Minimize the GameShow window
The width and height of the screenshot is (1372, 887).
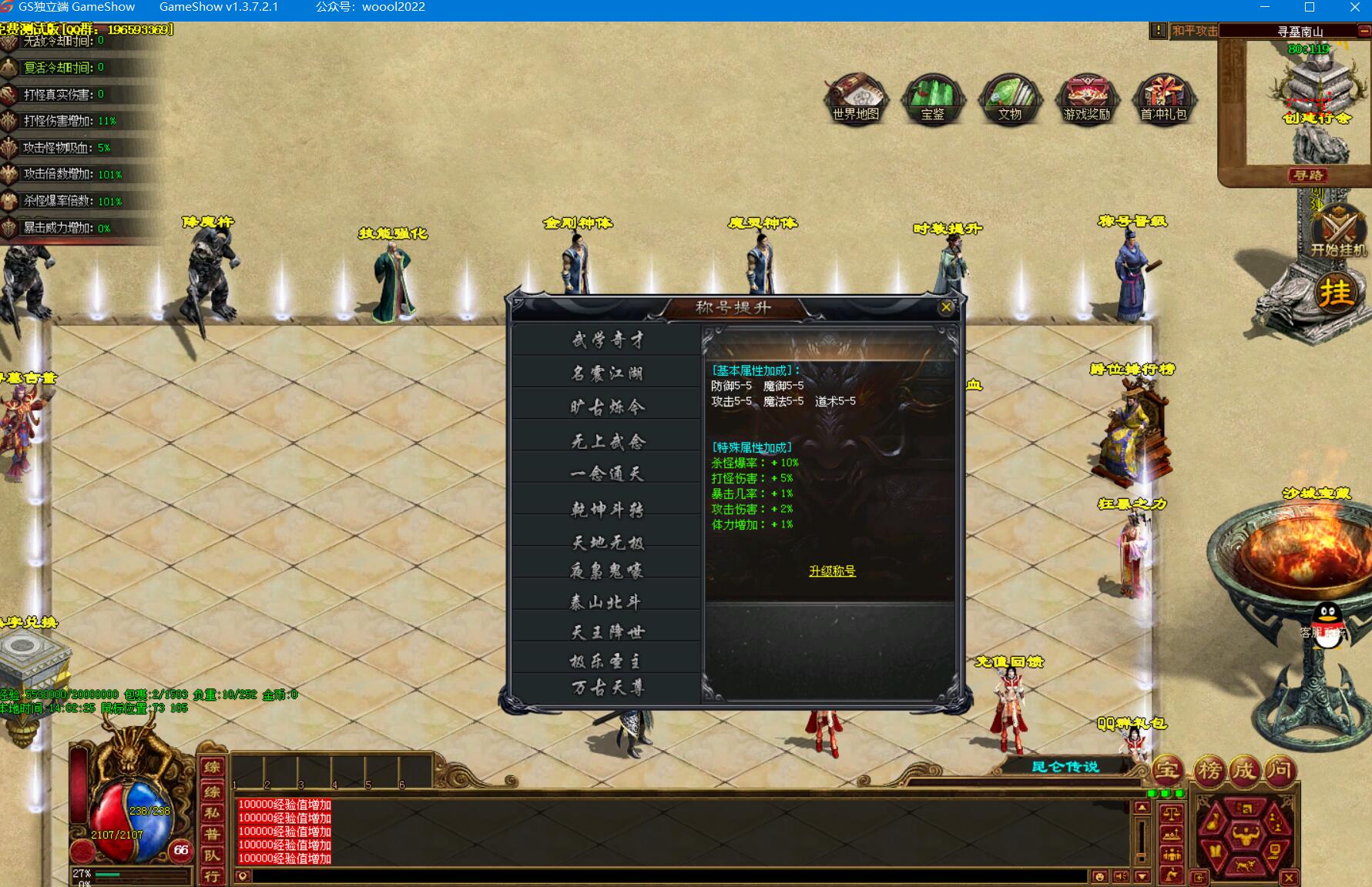1264,7
